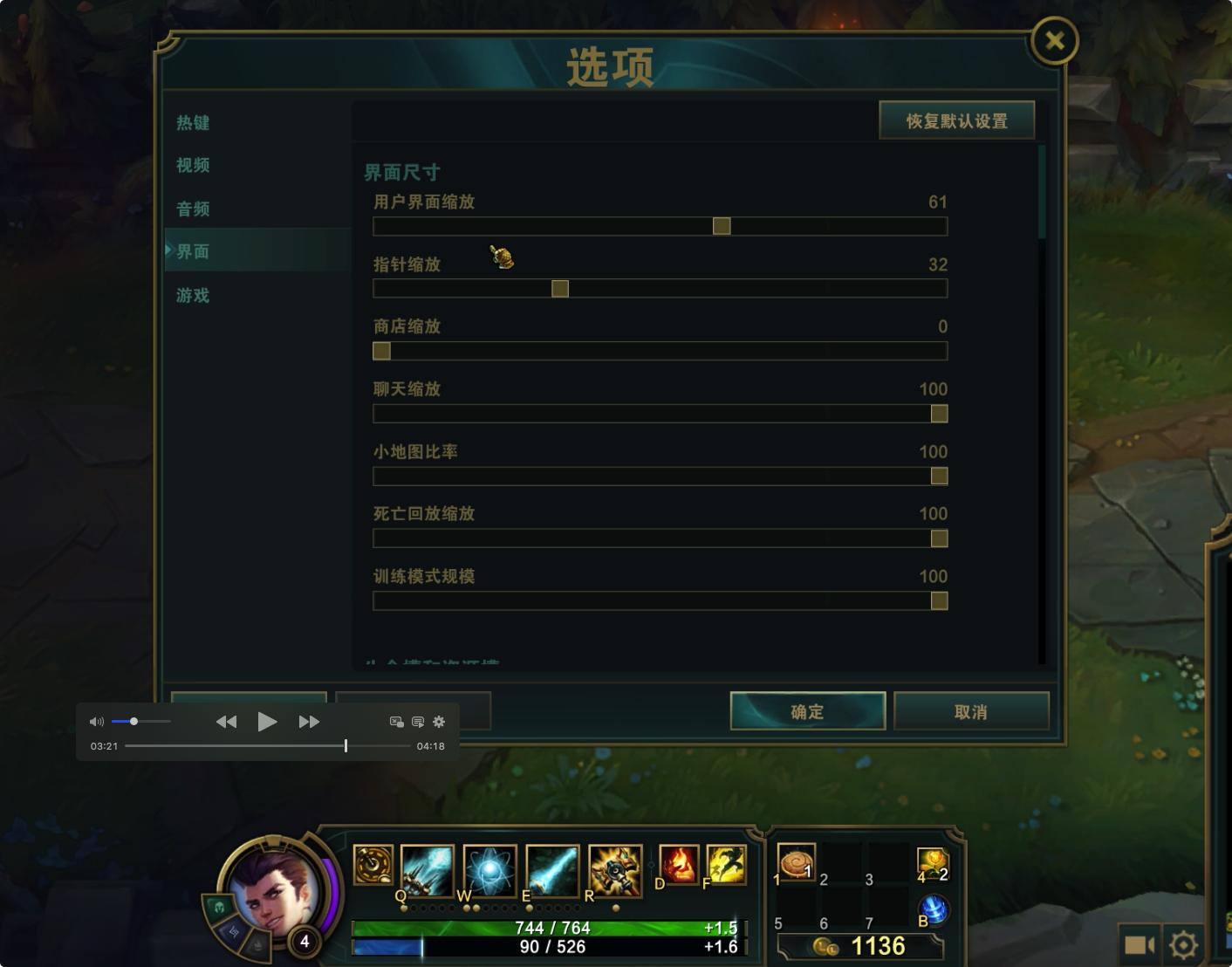Click the recall trinket icon next to B
Image resolution: width=1232 pixels, height=967 pixels.
(934, 909)
